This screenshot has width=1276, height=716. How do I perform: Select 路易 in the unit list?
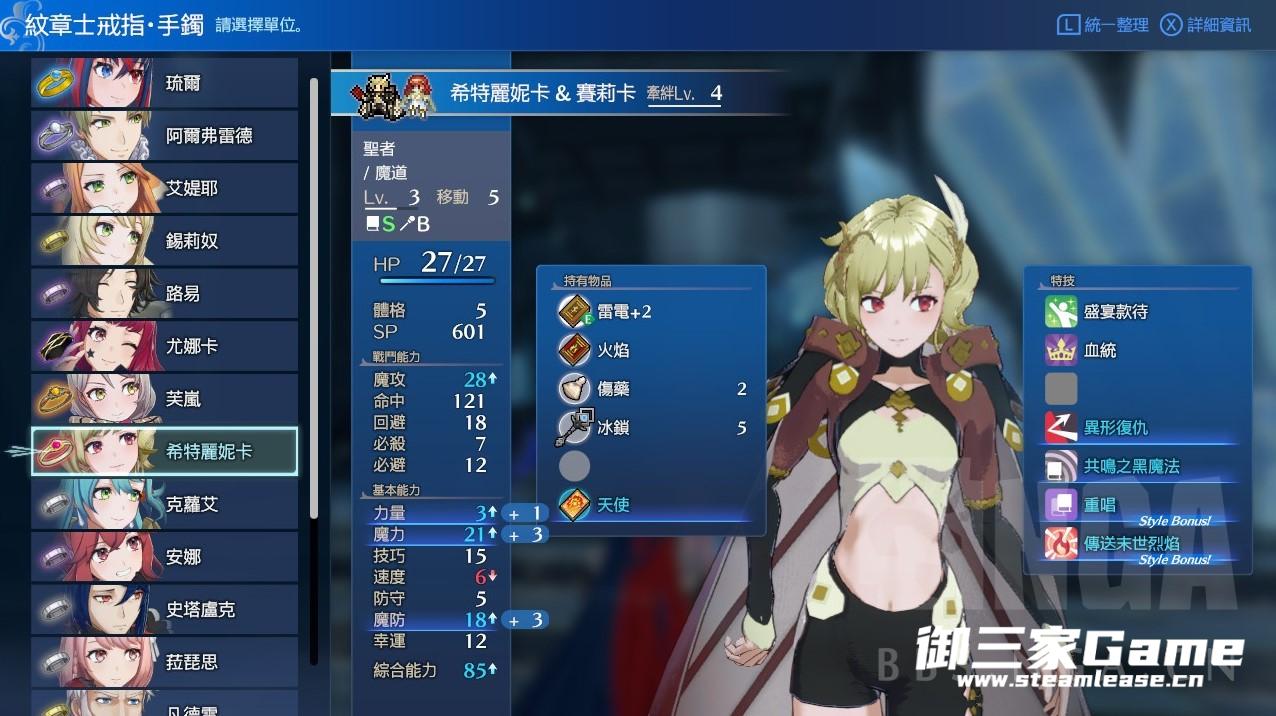[165, 294]
